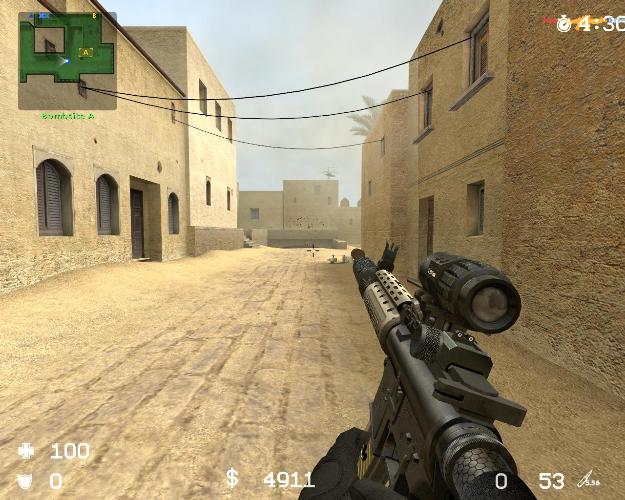Screen dimensions: 625x500
Task: Click the armor shield icon
Action: (x=27, y=481)
